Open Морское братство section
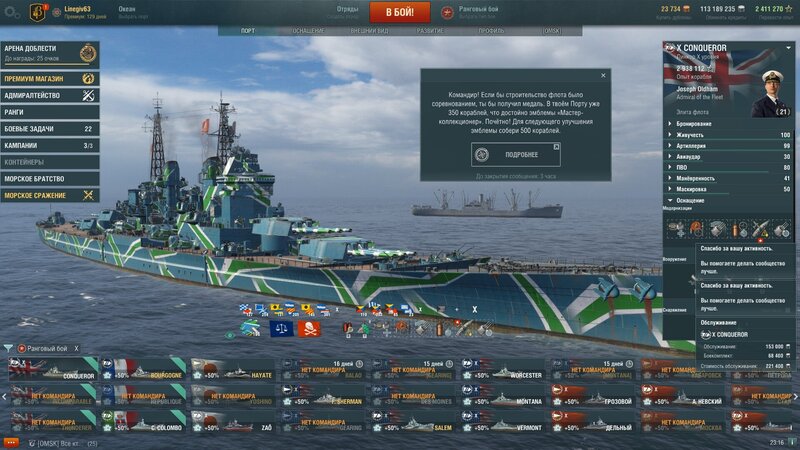Viewport: 800px width, 450px height. coord(49,179)
